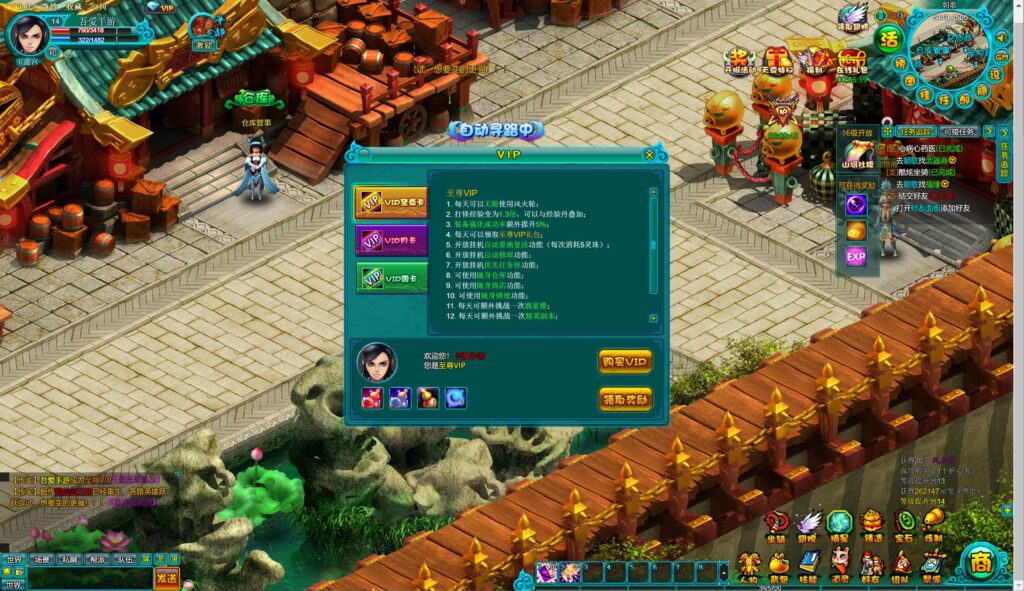The width and height of the screenshot is (1024, 591).
Task: Open the 背包 bag icon
Action: pos(778,566)
